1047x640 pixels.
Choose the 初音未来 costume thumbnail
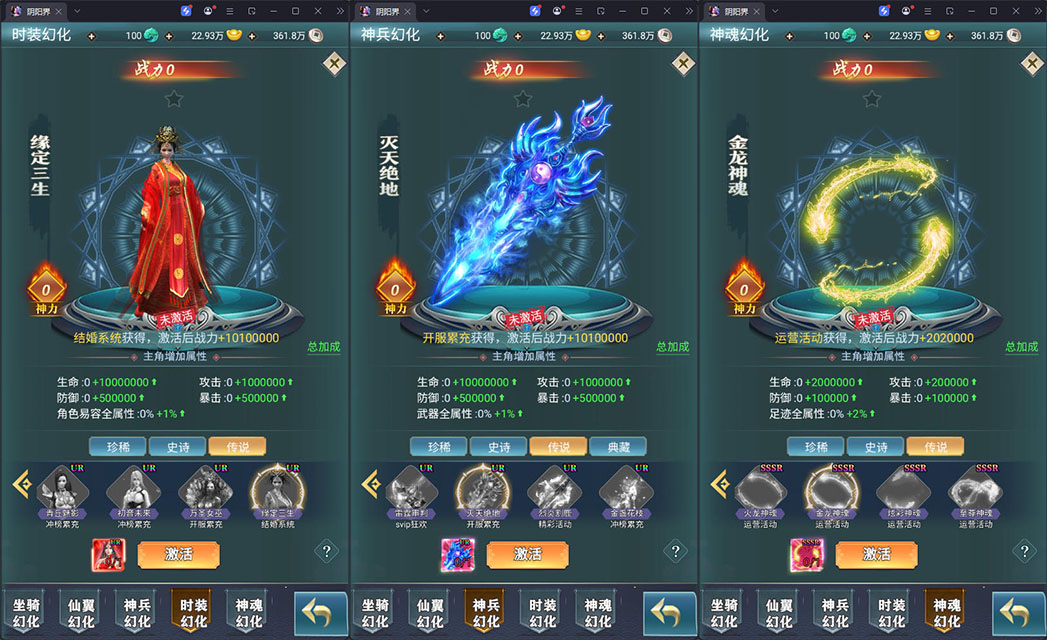(133, 492)
